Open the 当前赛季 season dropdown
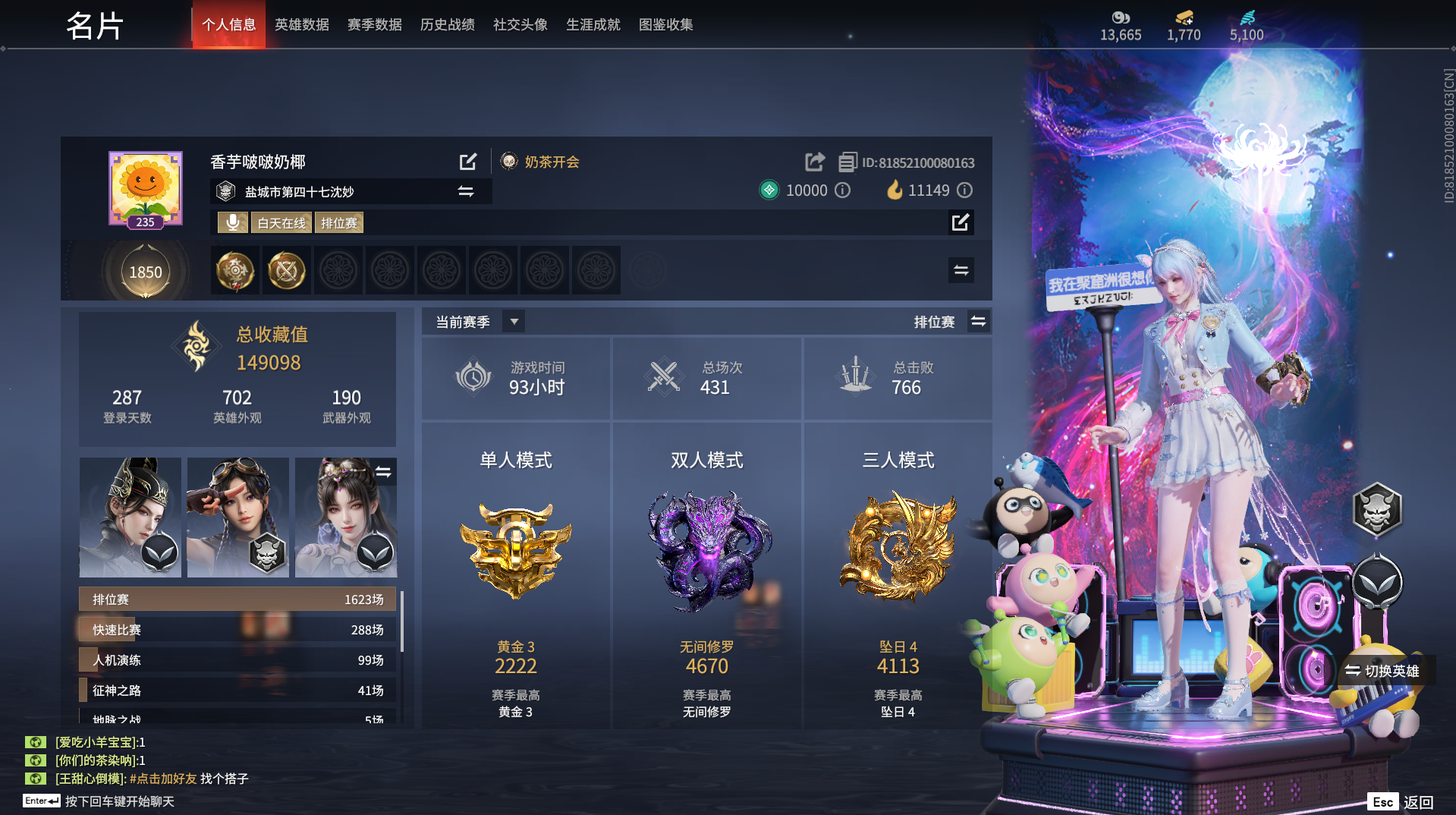 click(513, 321)
